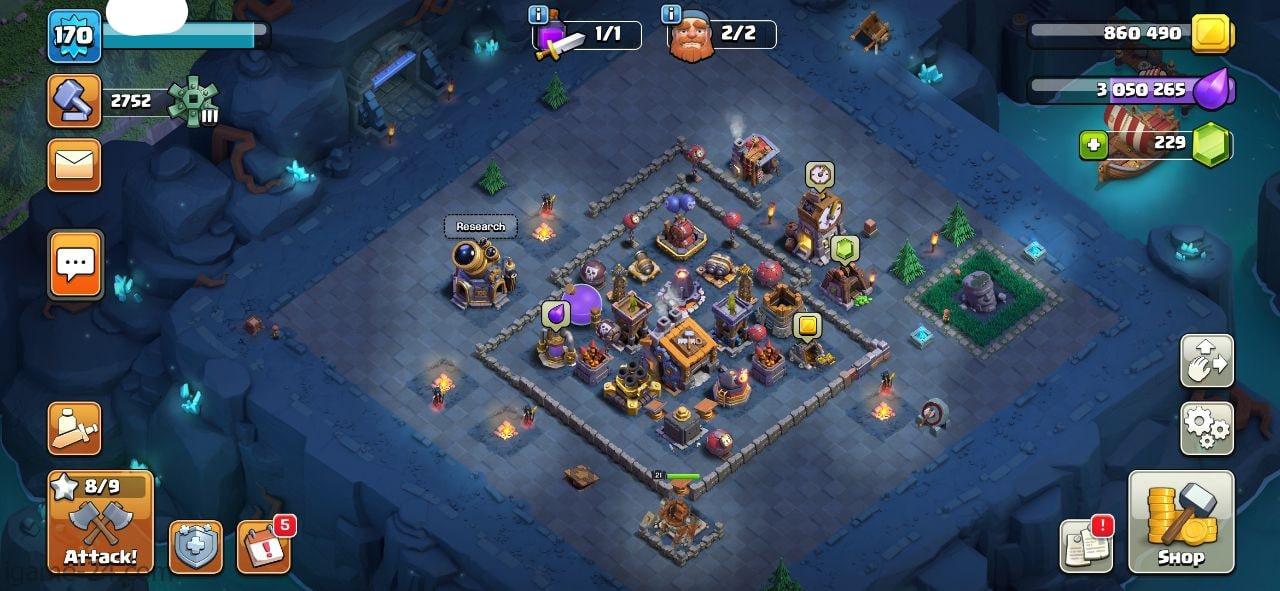This screenshot has height=591, width=1280.
Task: Open the hammer trophy league button
Action: click(74, 101)
